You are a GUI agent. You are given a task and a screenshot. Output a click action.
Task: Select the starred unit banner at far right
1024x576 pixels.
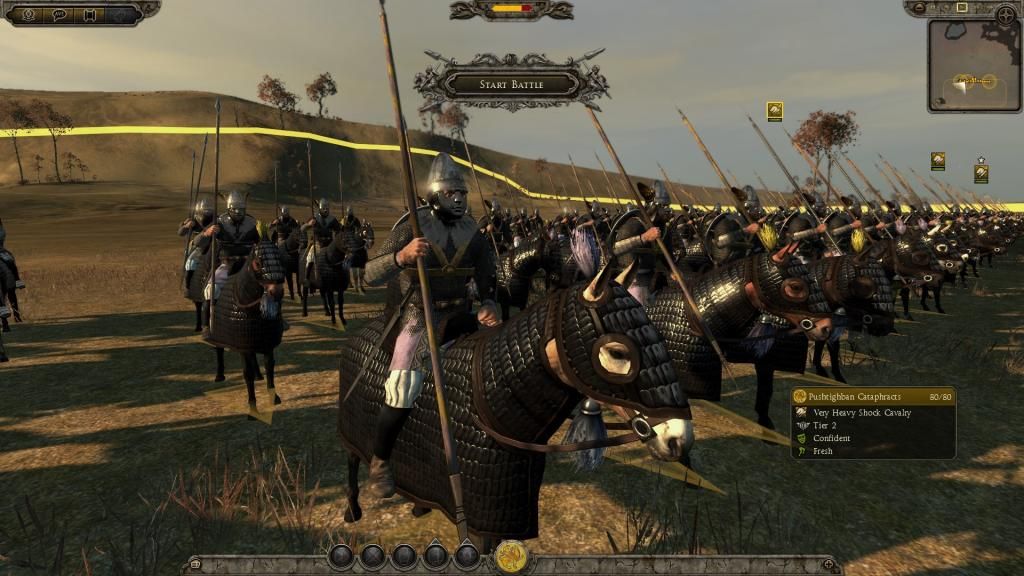click(x=981, y=173)
